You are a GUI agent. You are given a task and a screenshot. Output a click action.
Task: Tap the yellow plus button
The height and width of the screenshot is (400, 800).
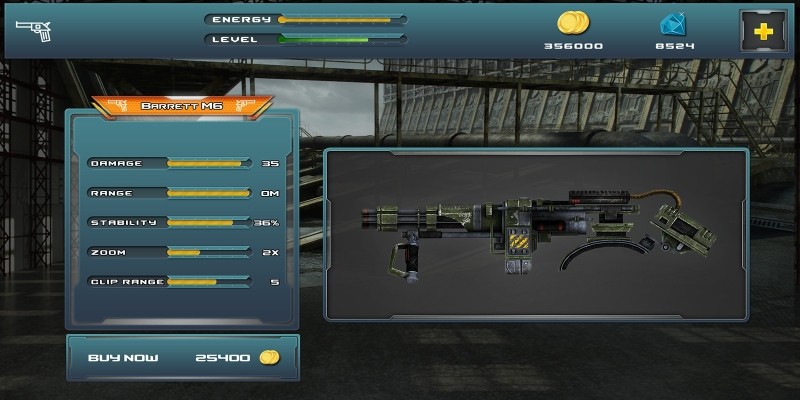click(x=762, y=31)
